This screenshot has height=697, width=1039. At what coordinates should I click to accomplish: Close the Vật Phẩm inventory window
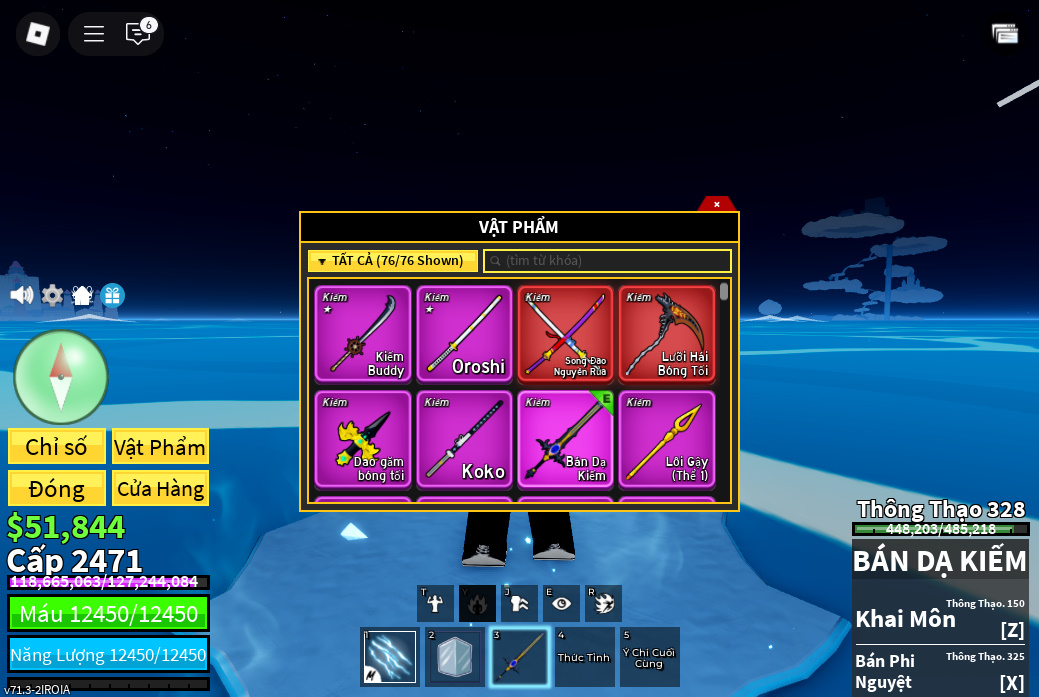tap(716, 204)
